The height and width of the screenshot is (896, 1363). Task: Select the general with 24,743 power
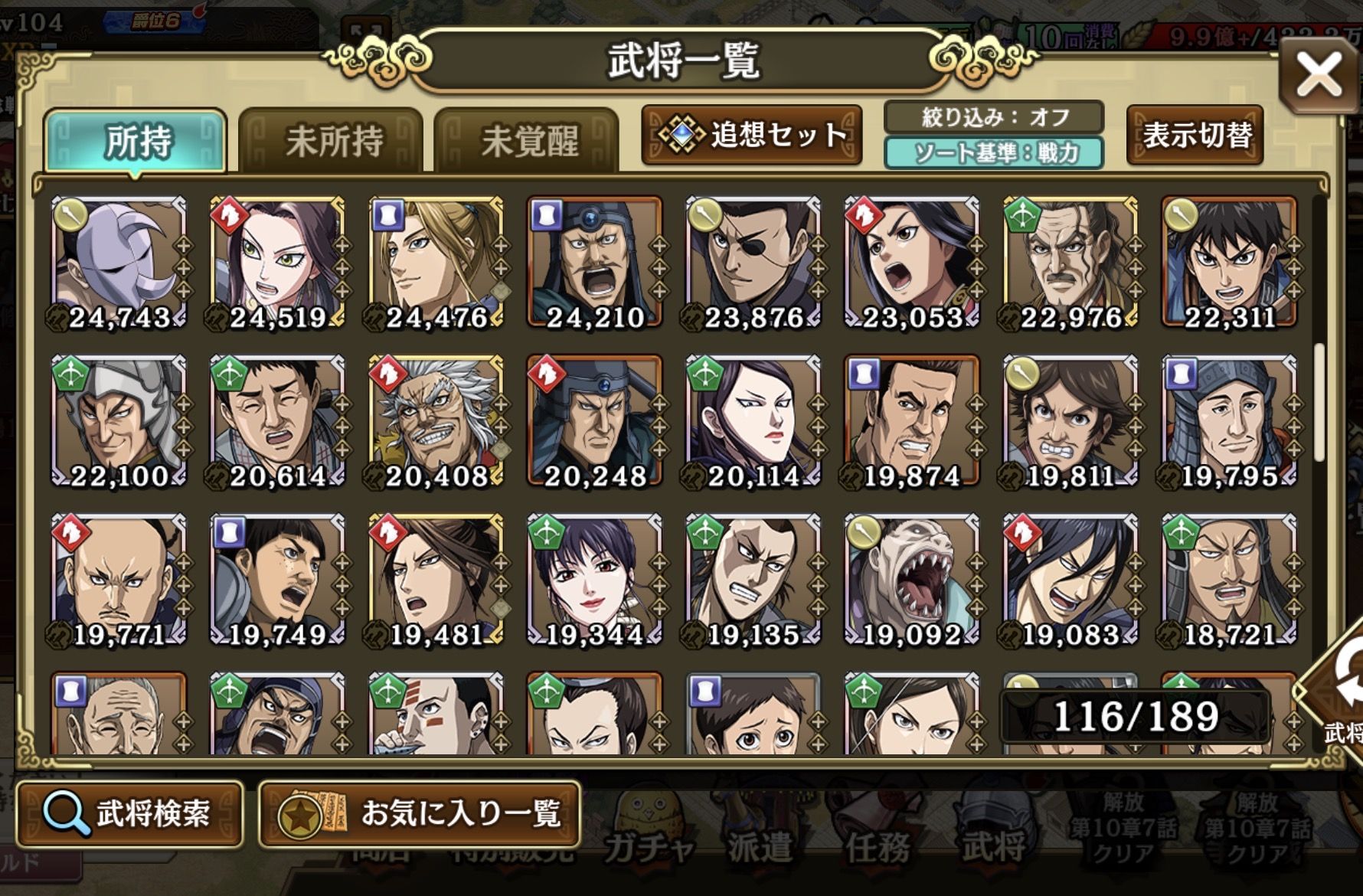[119, 262]
